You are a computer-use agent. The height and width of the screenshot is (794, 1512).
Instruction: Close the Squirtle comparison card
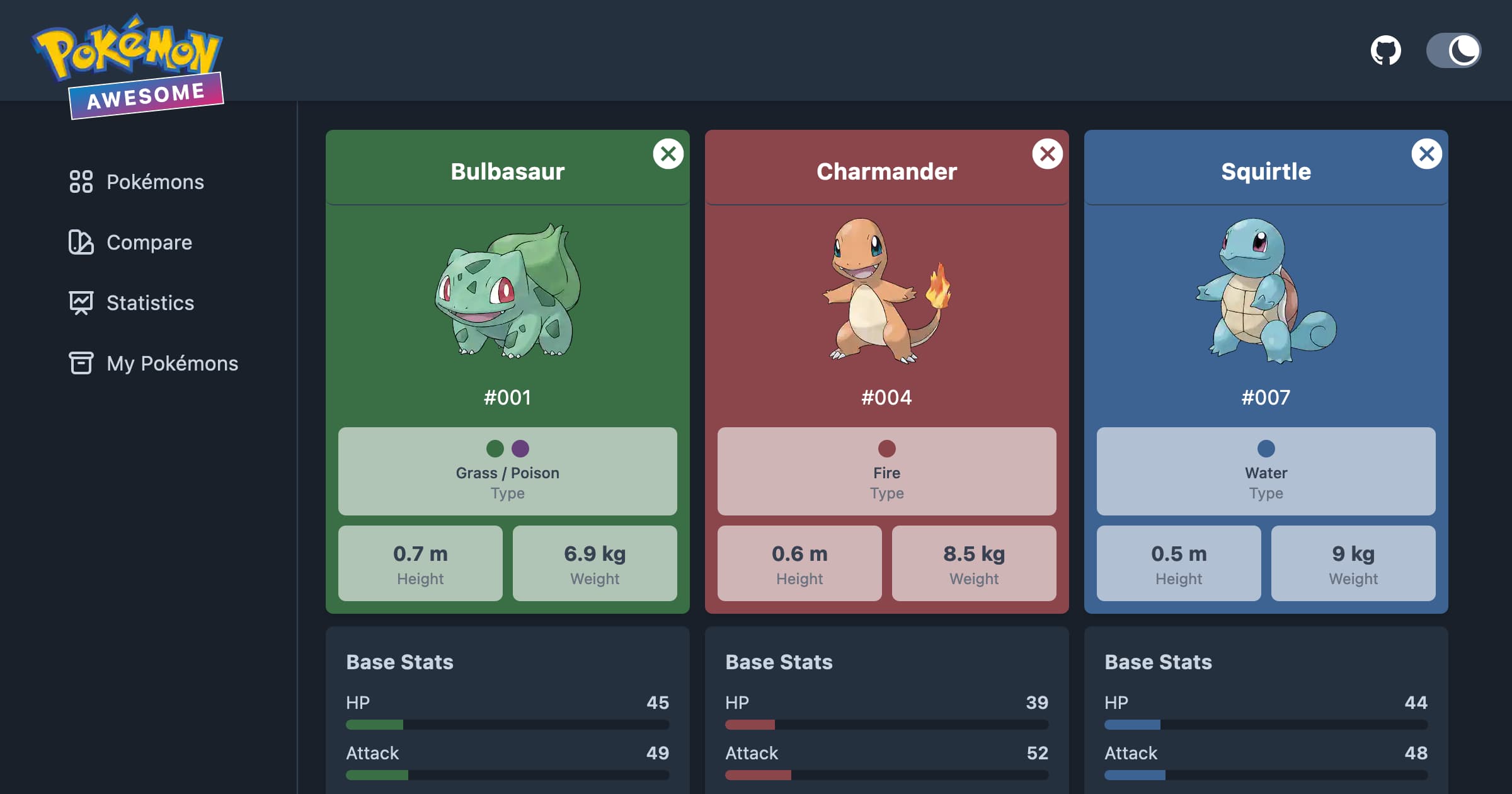(x=1427, y=153)
